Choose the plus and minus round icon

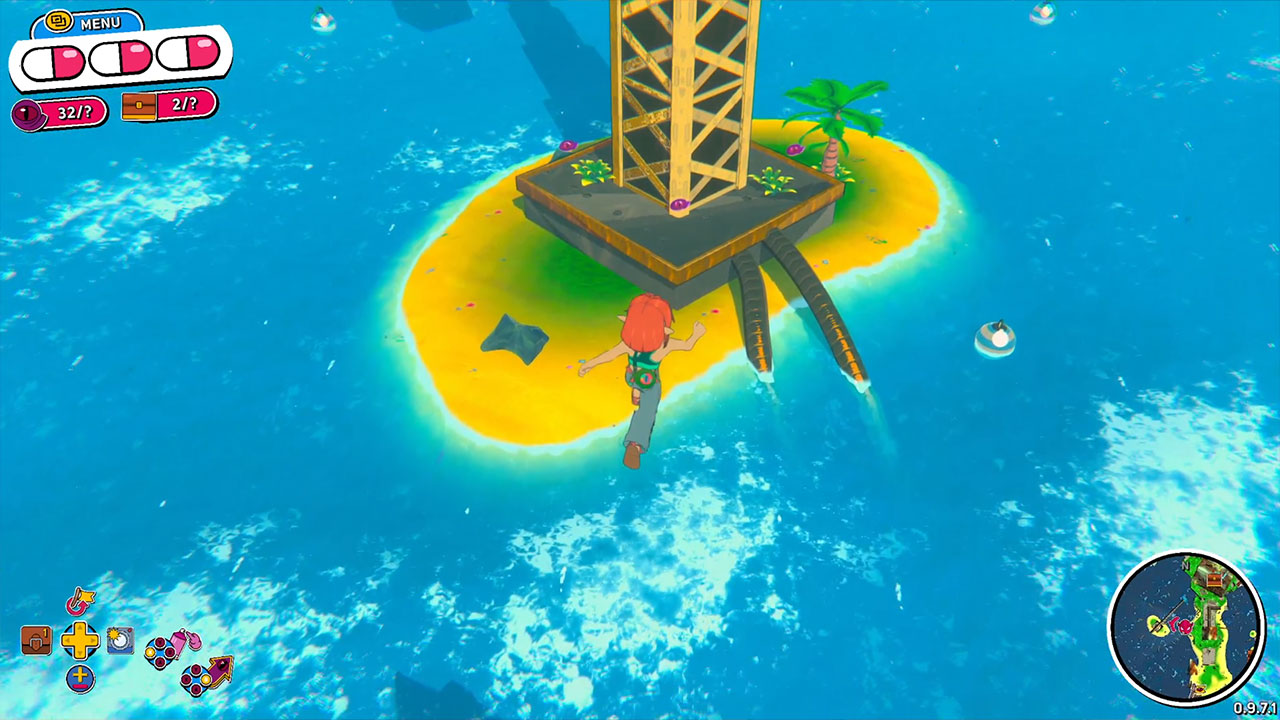[x=80, y=677]
